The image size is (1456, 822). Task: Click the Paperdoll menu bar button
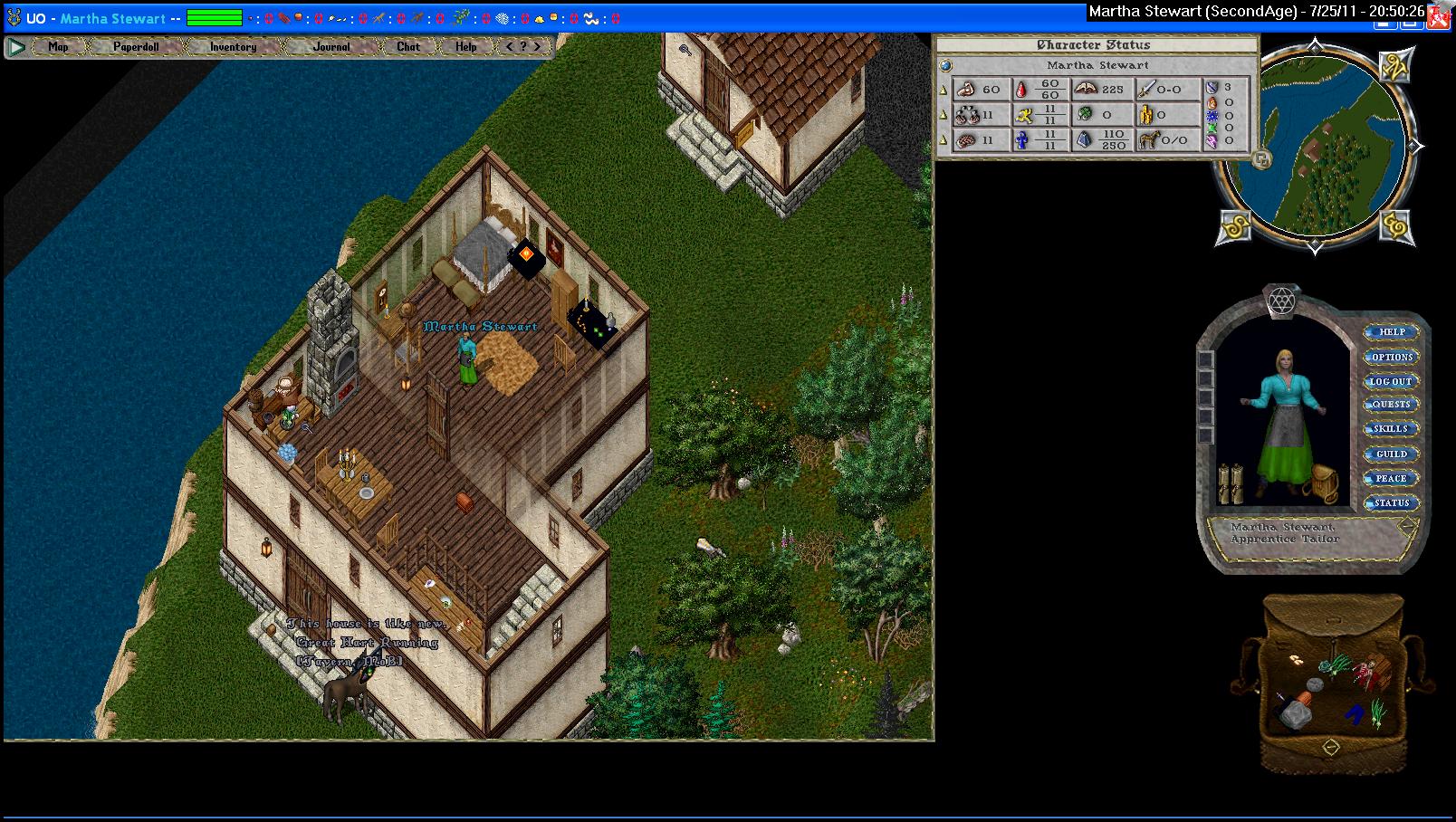click(136, 47)
